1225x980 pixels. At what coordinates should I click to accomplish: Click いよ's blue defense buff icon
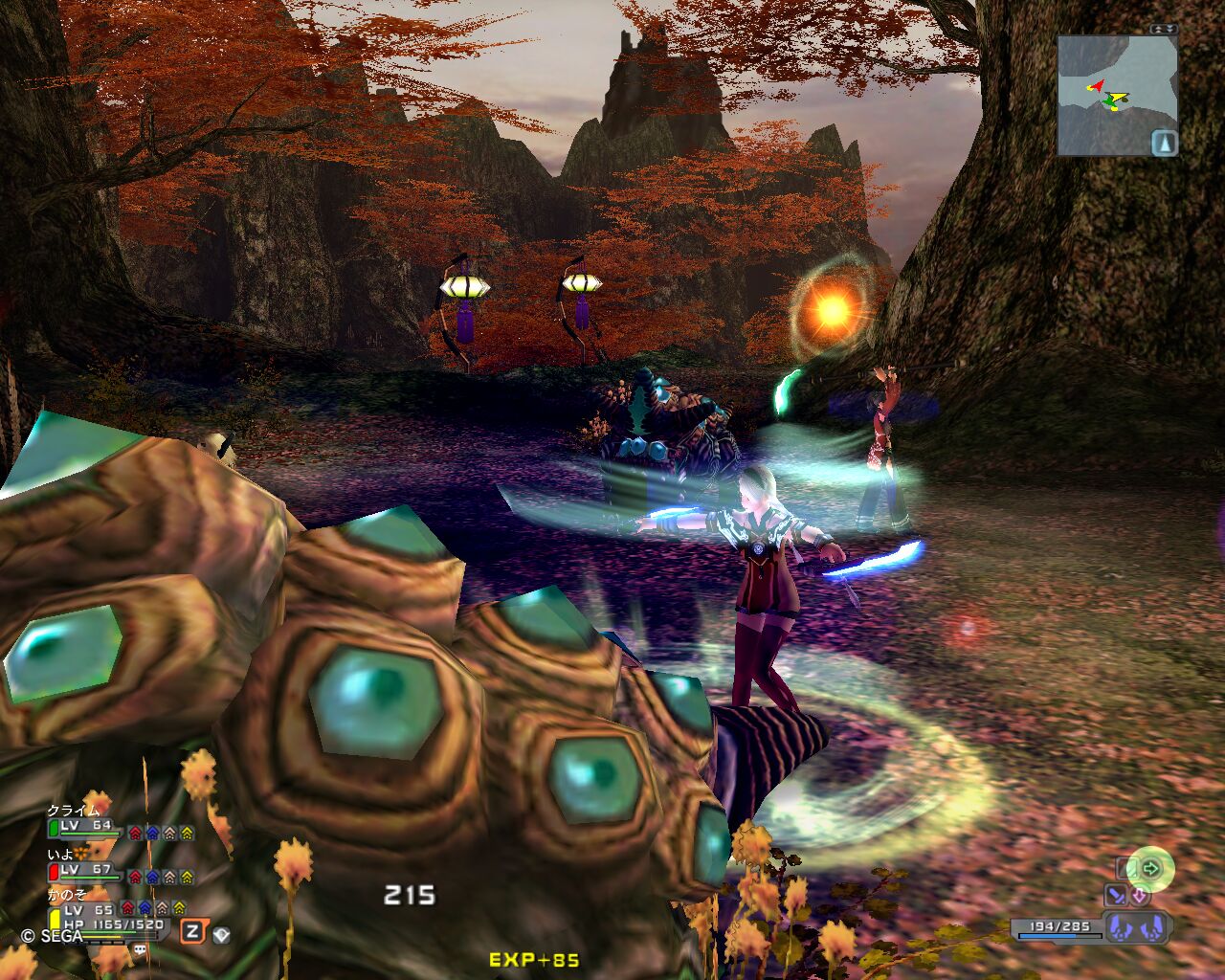point(152,876)
